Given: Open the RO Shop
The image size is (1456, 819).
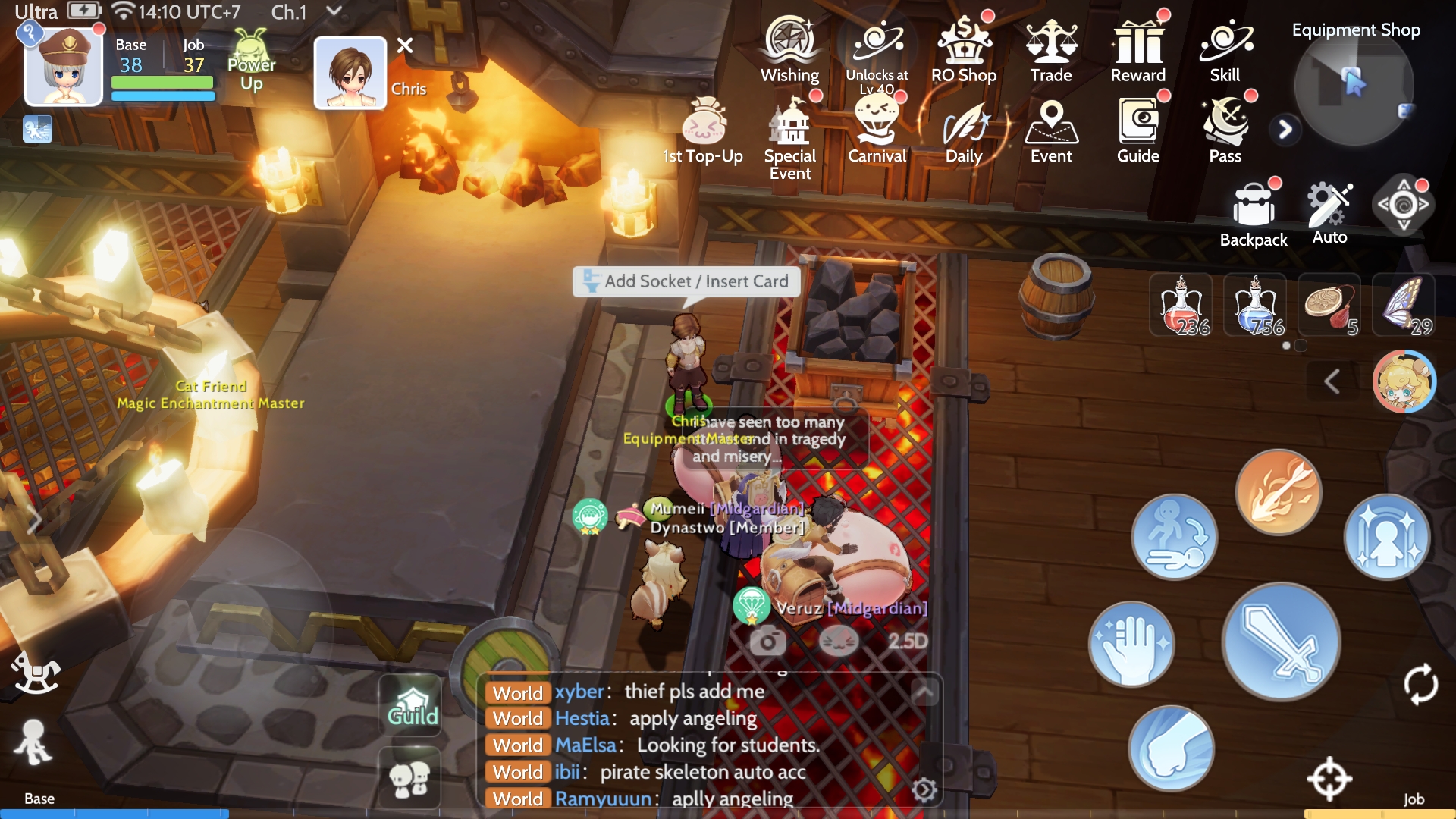Looking at the screenshot, I should tap(963, 49).
